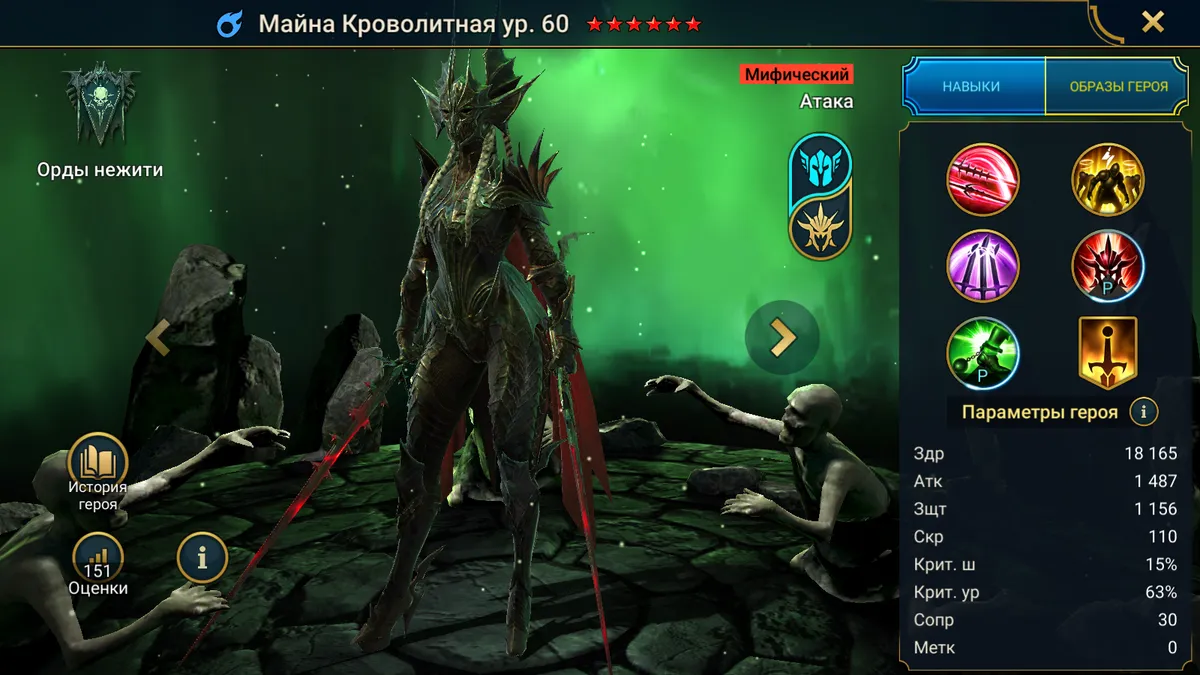
Task: Select the purple trident skill icon
Action: pyautogui.click(x=982, y=266)
